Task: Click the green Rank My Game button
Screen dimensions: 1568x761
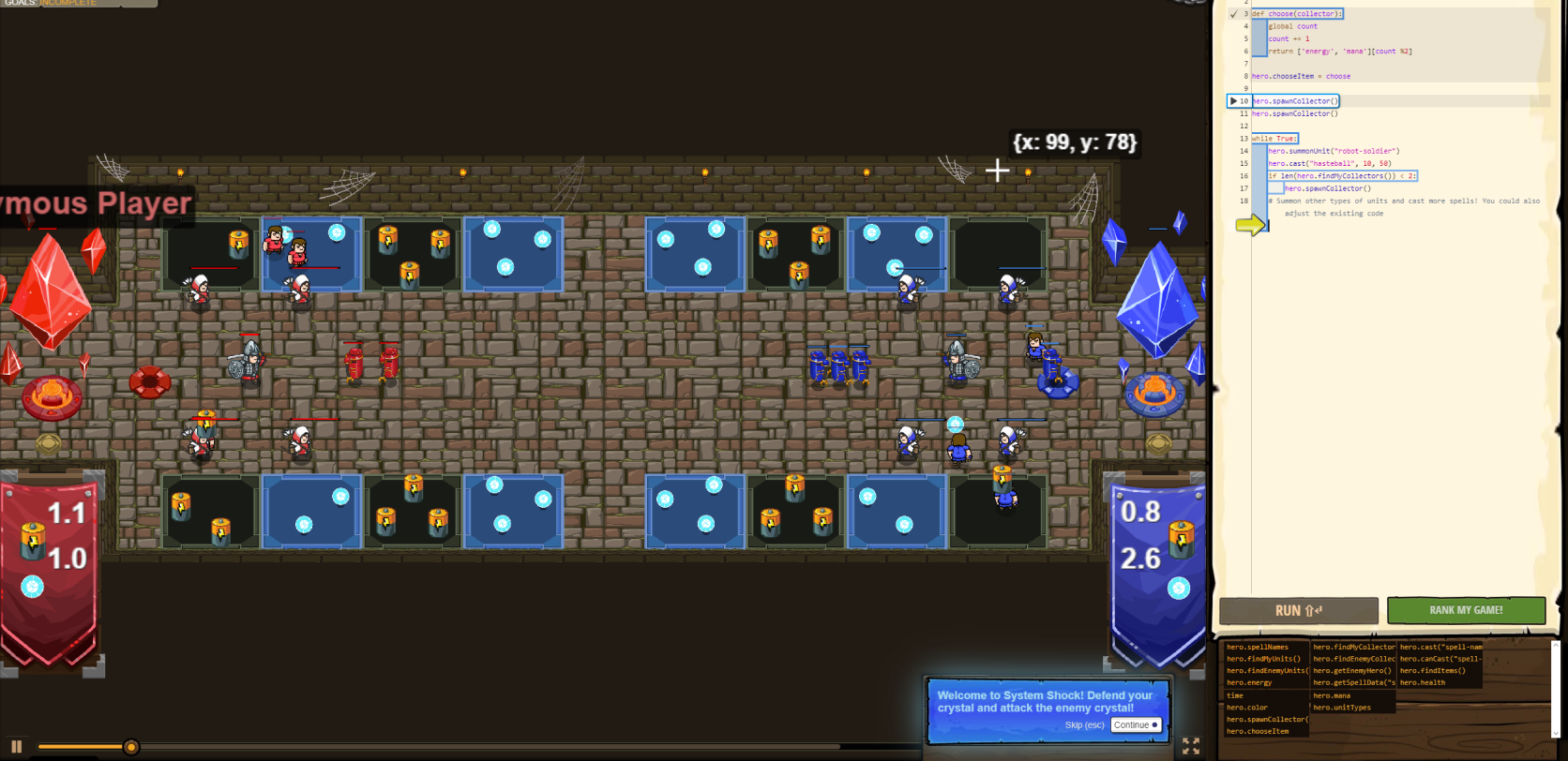Action: point(1465,610)
